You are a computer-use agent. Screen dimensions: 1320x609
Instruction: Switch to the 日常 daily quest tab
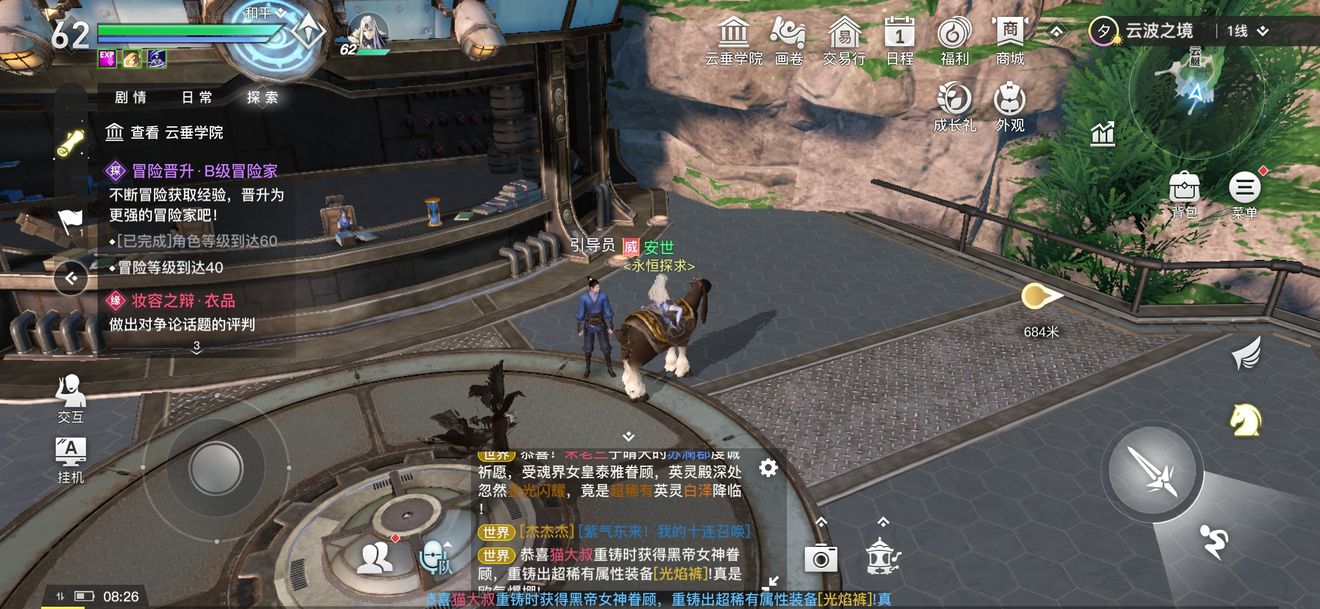click(x=197, y=97)
